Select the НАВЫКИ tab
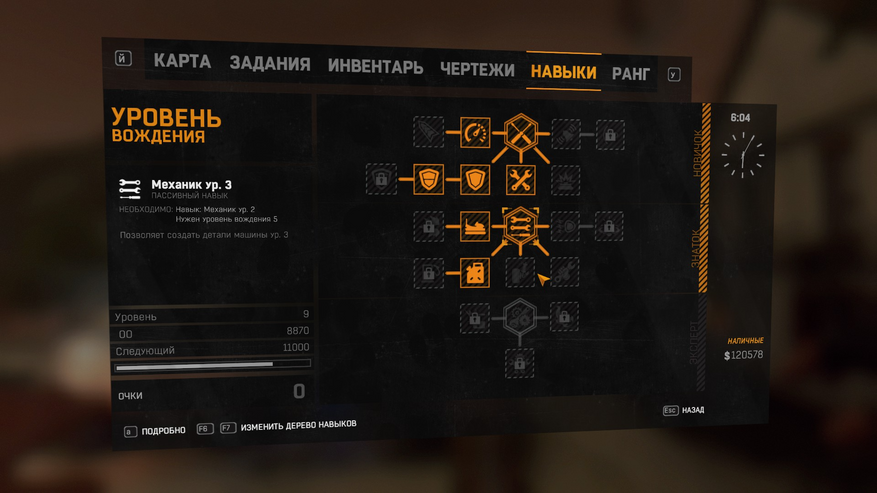Viewport: 877px width, 493px height. pos(563,72)
